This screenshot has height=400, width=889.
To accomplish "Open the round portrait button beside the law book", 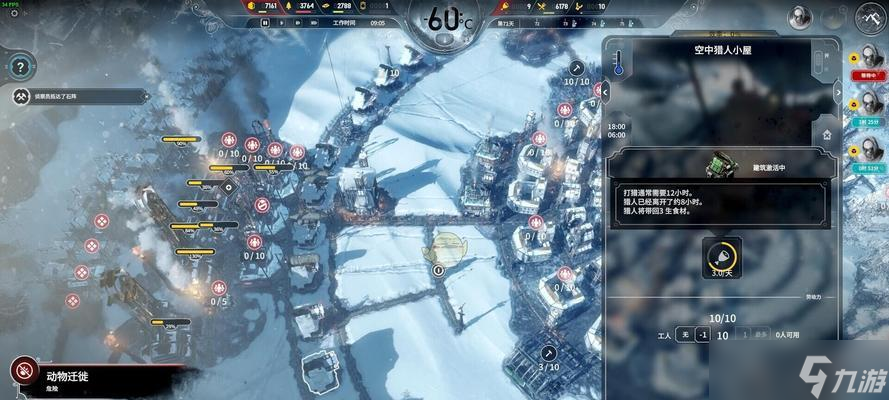I will [x=800, y=16].
